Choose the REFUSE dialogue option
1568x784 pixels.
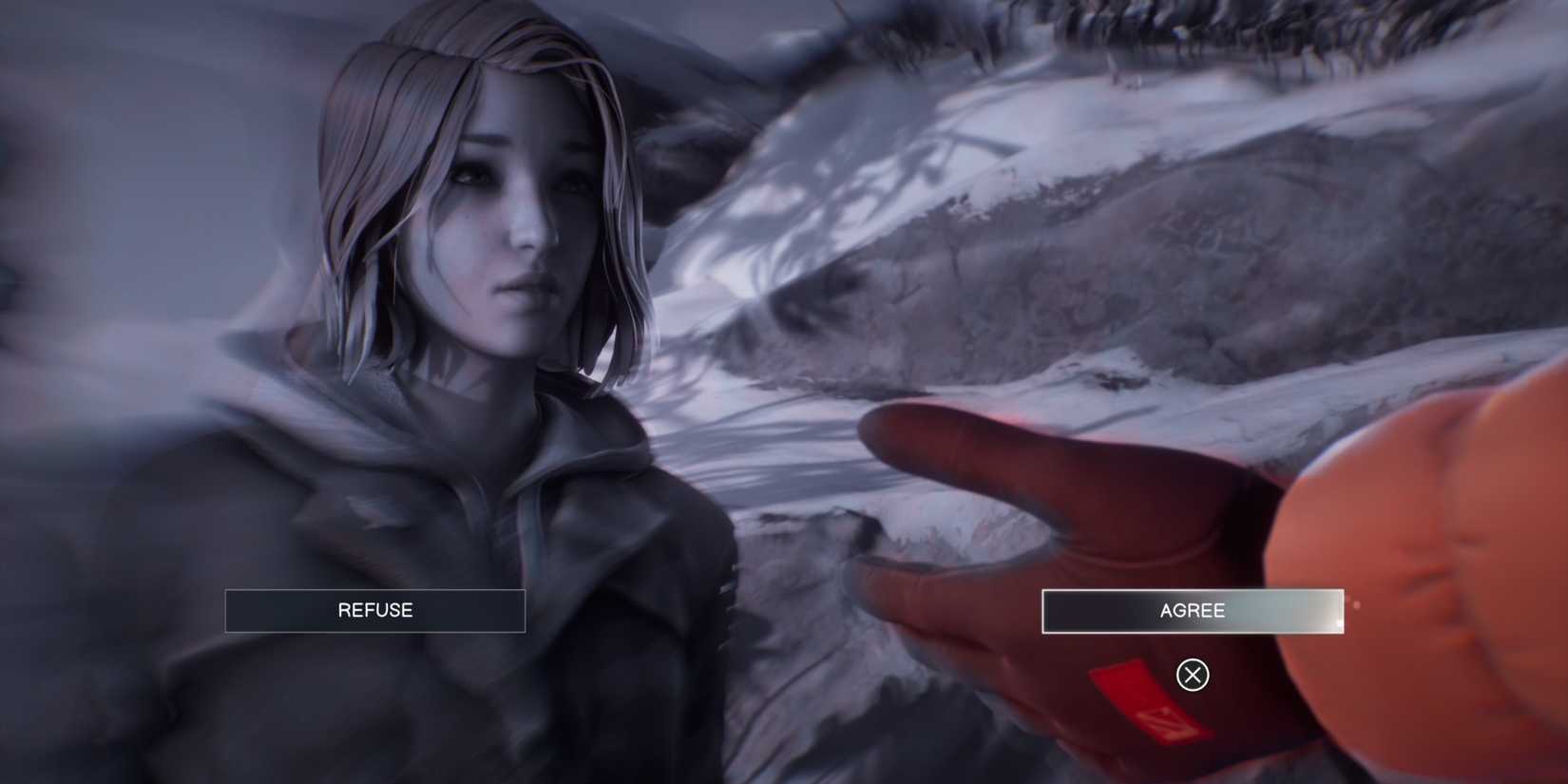point(374,609)
